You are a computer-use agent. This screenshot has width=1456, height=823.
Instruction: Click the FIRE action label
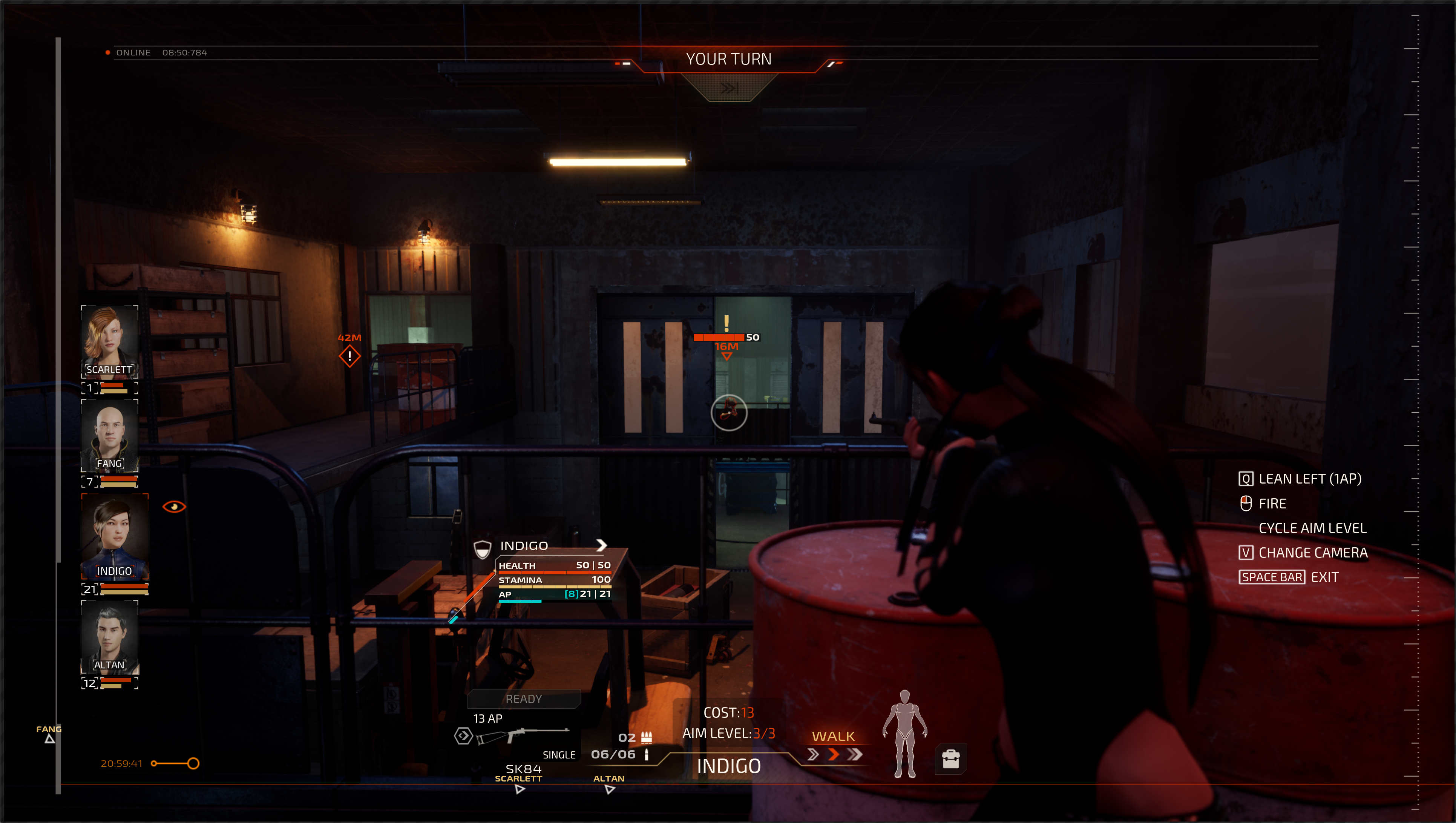(x=1272, y=504)
